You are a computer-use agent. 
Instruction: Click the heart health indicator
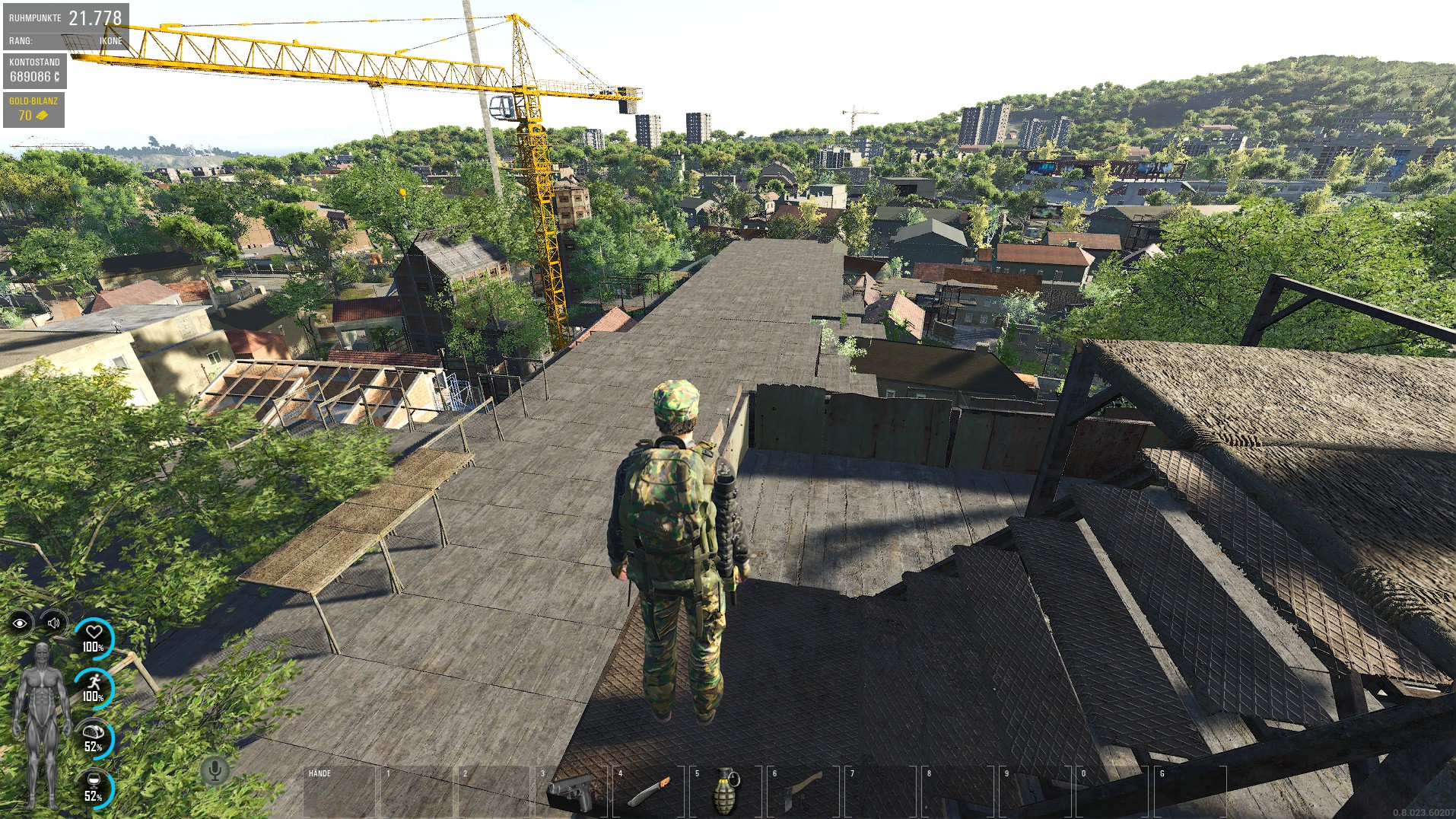[x=94, y=638]
